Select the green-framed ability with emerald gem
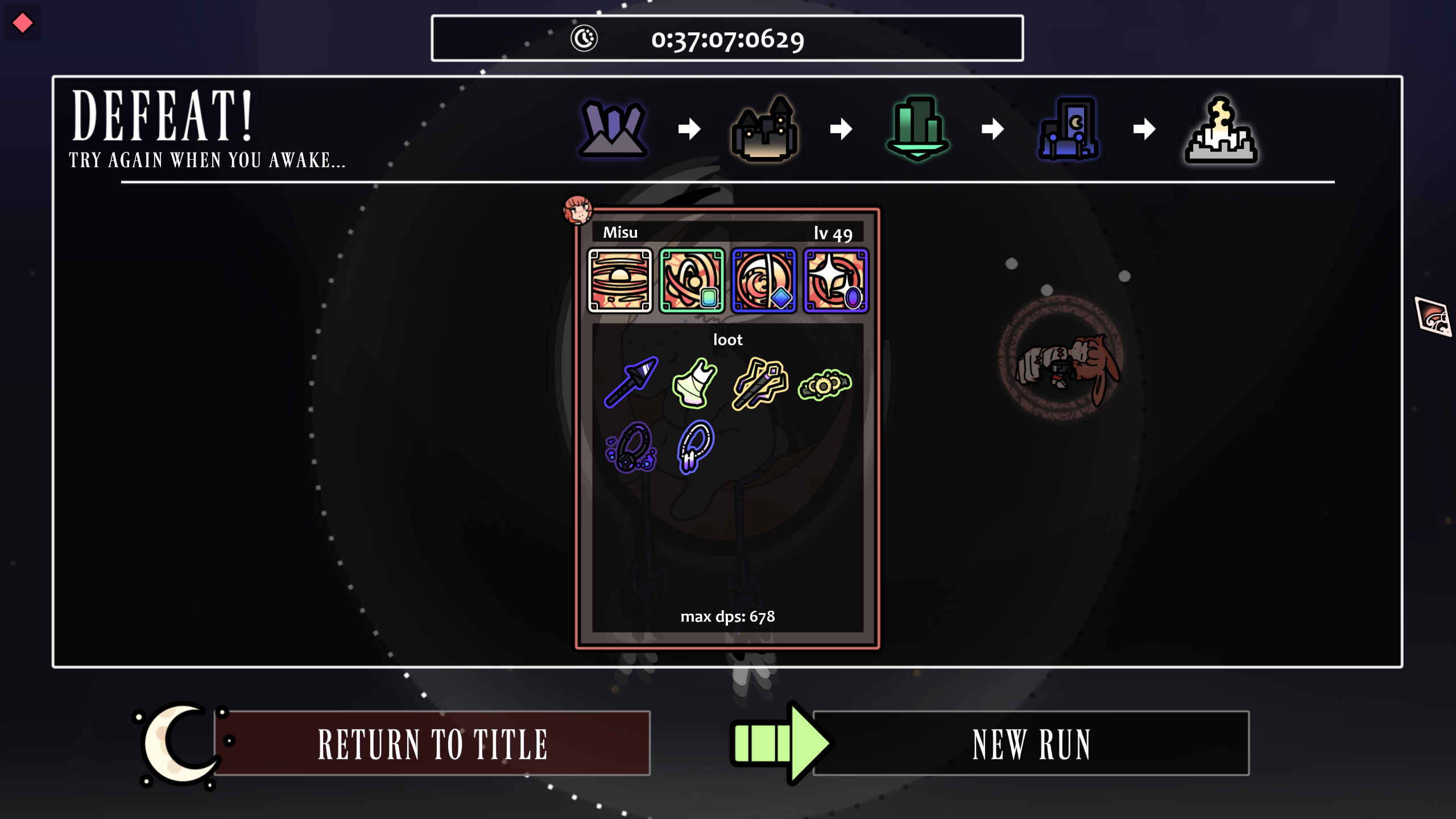Viewport: 1456px width, 819px height. pyautogui.click(x=692, y=280)
